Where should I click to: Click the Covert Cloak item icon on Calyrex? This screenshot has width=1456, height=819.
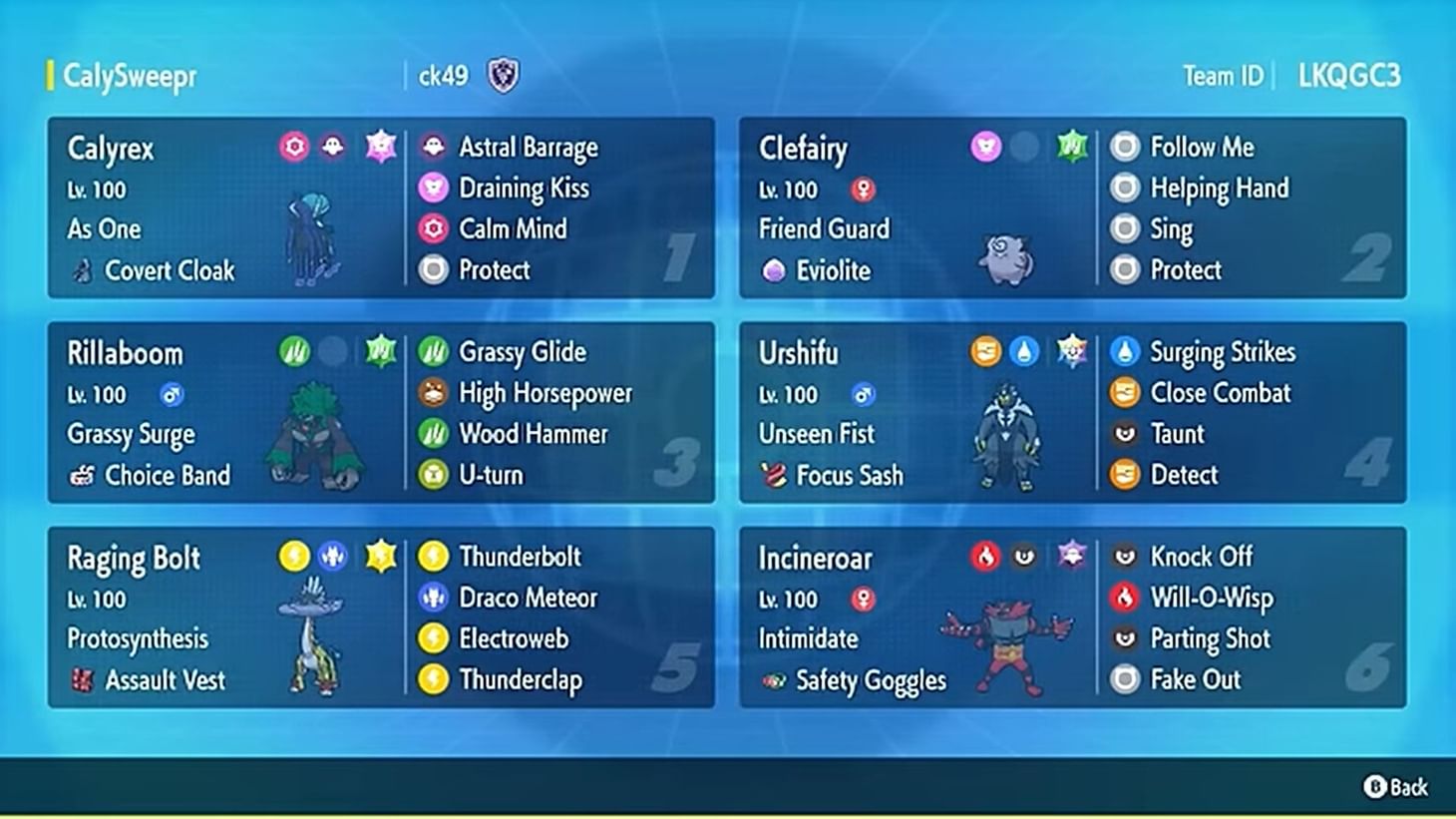[85, 270]
